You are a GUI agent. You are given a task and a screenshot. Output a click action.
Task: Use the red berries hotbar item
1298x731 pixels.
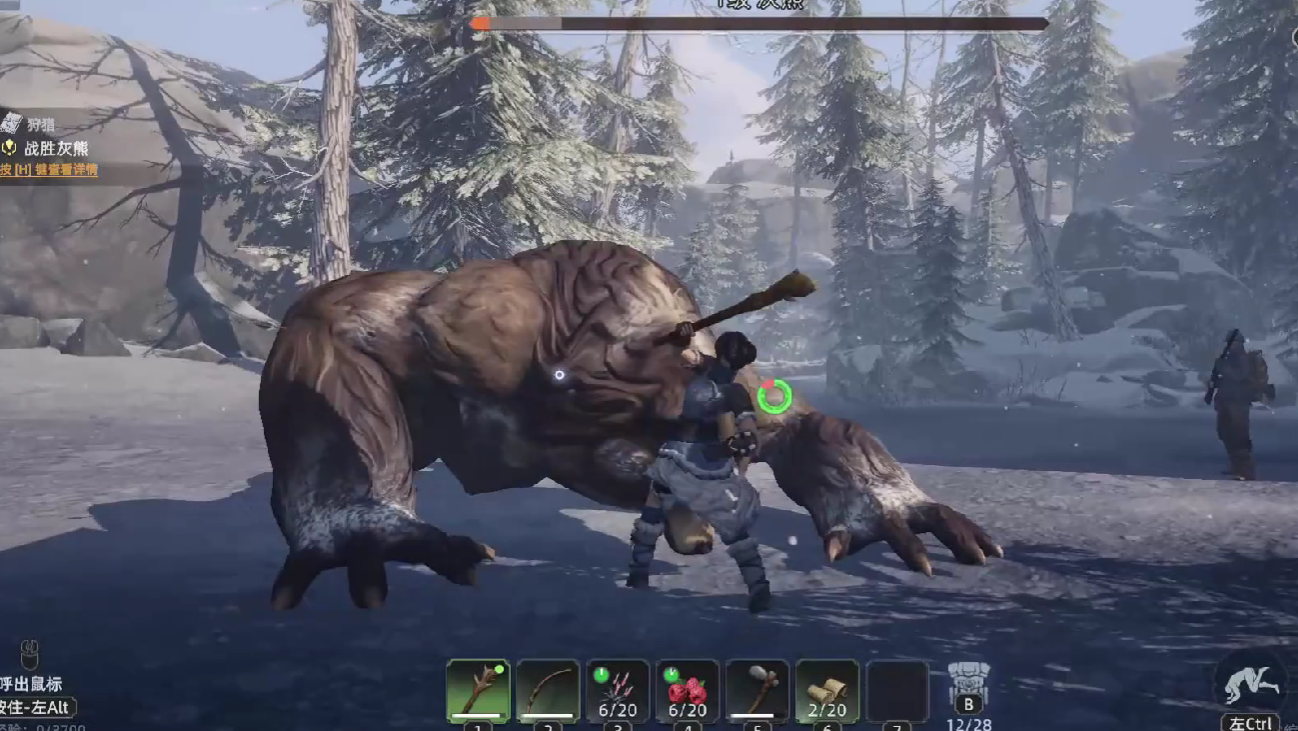[688, 690]
